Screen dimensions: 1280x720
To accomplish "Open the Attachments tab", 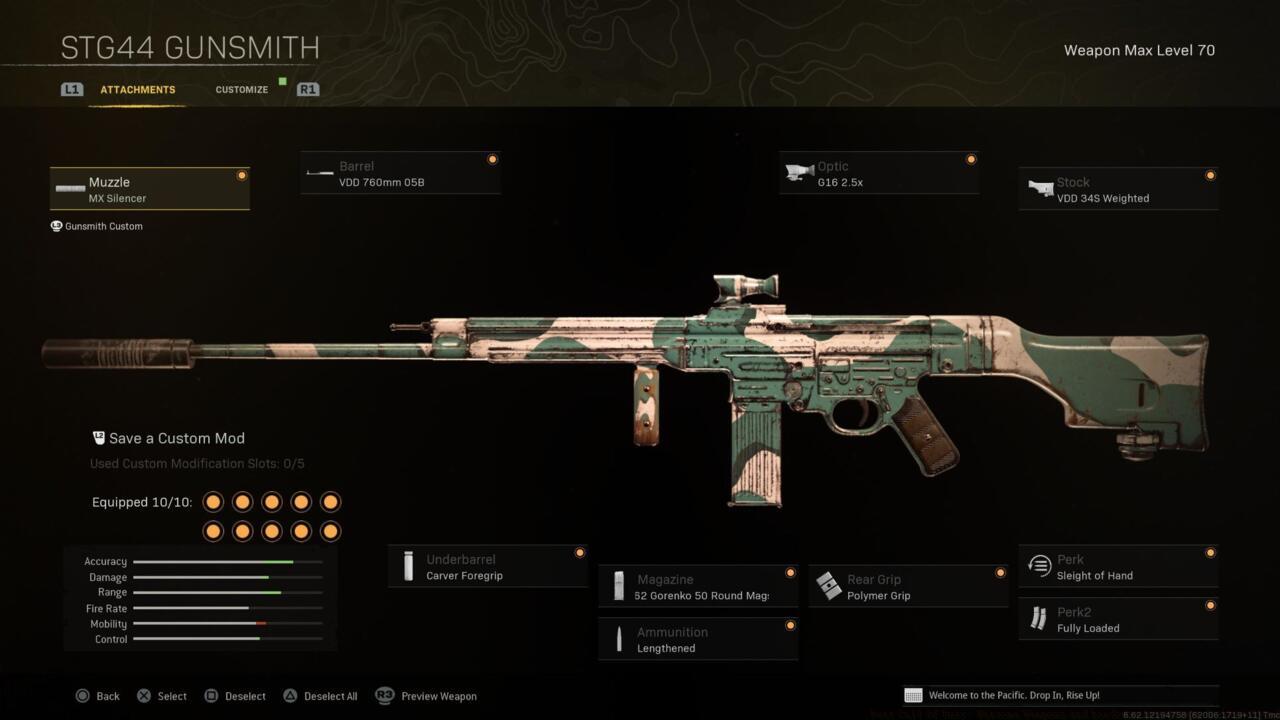I will tap(137, 89).
